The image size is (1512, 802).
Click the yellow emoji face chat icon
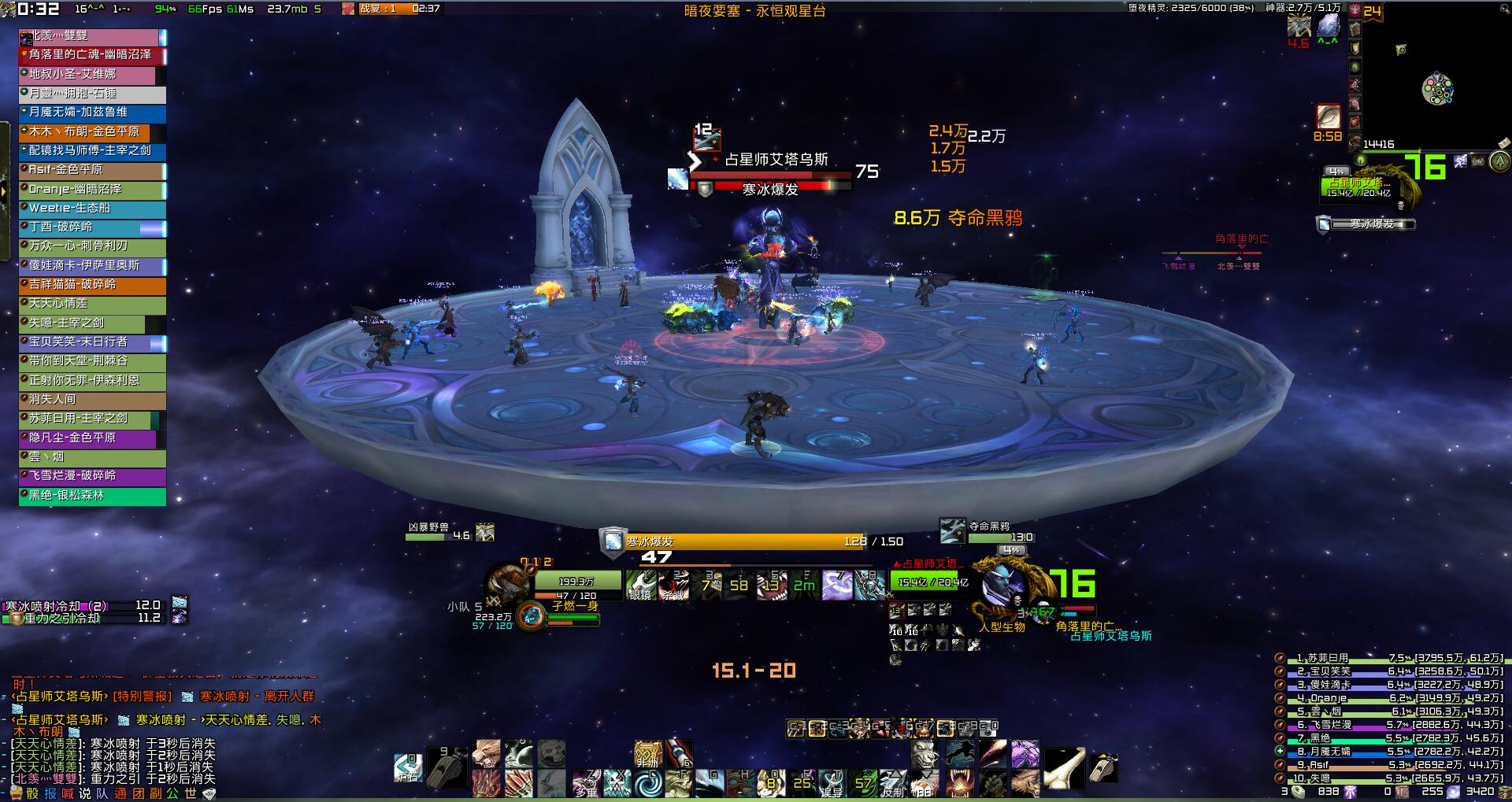(16, 793)
